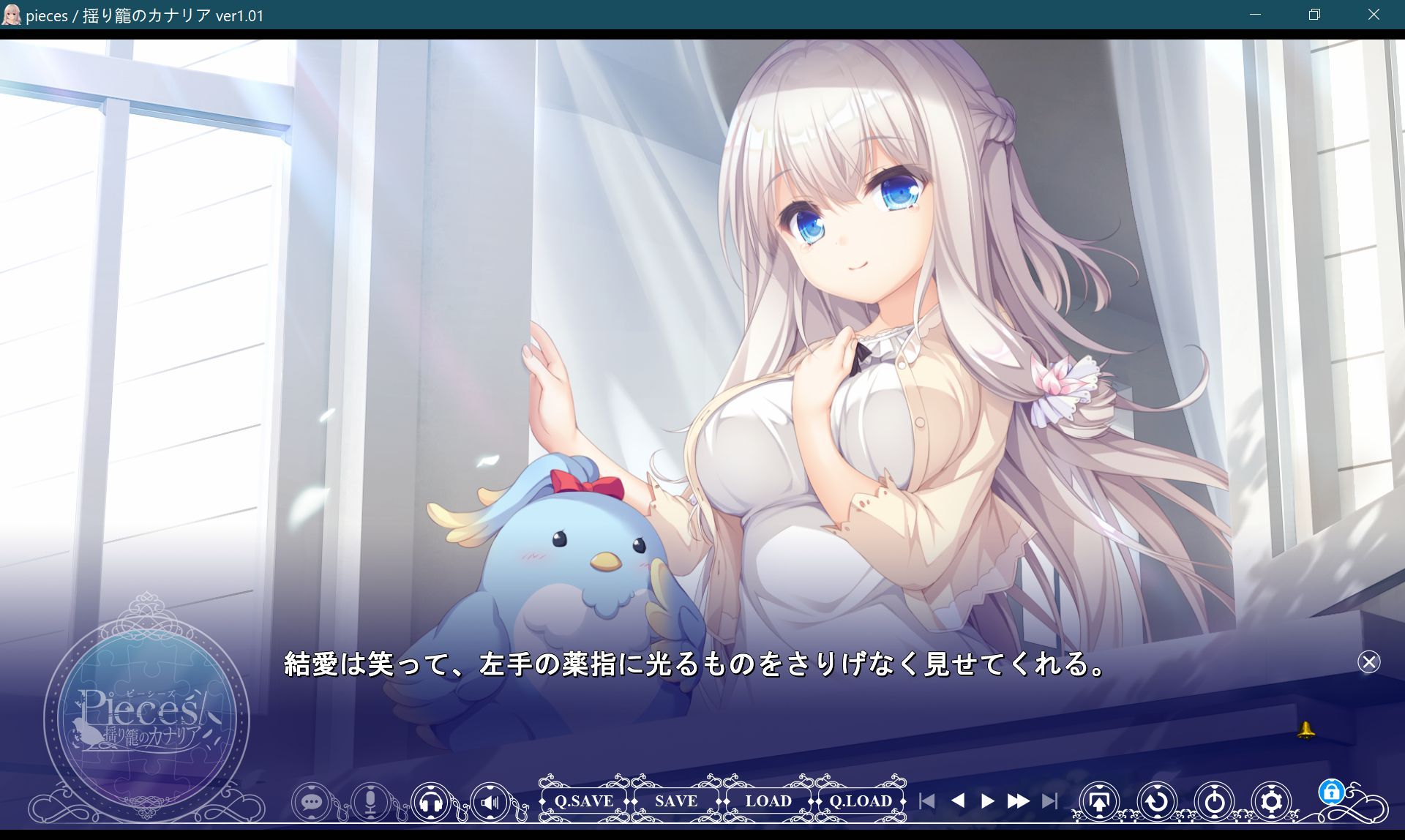This screenshot has height=840, width=1405.
Task: Open the quit/power icon
Action: (x=1213, y=801)
